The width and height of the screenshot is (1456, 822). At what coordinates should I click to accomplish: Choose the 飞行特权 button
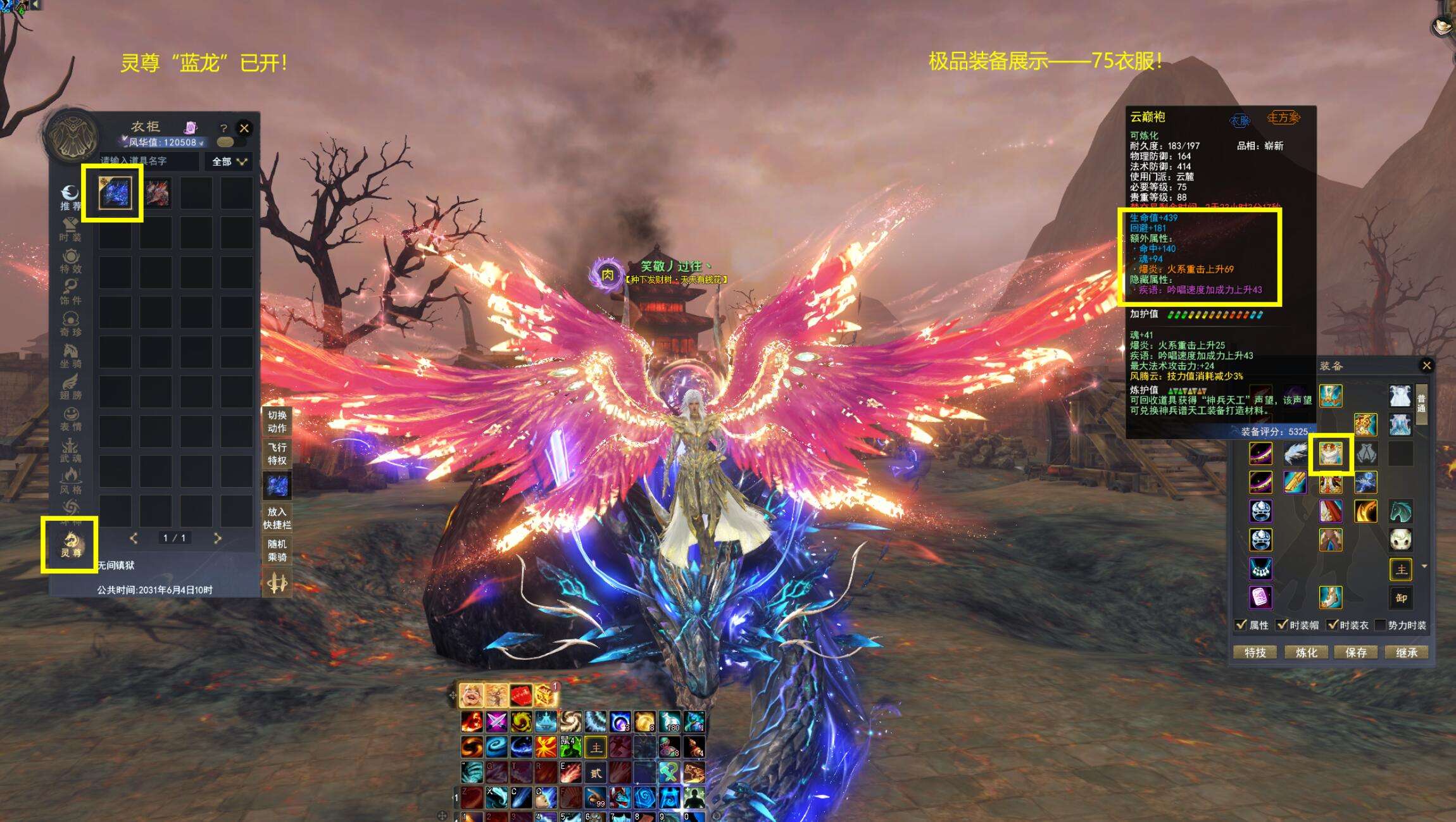tap(277, 454)
